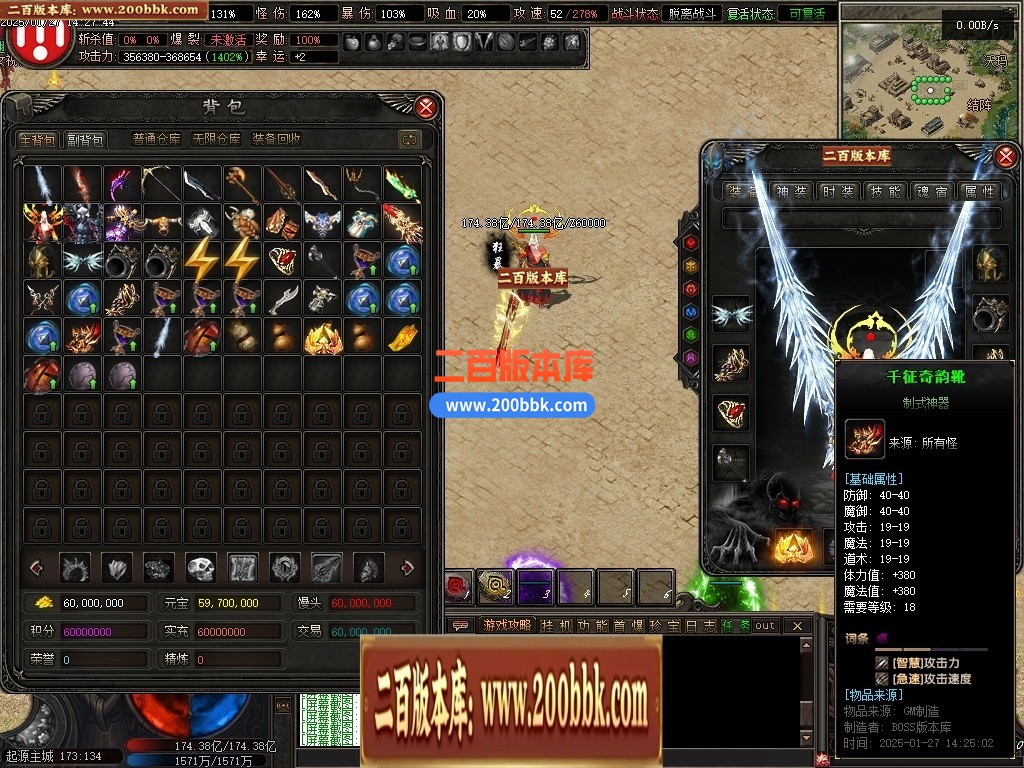Image resolution: width=1024 pixels, height=768 pixels.
Task: Open the 游戏攻略 chat tab
Action: point(507,625)
